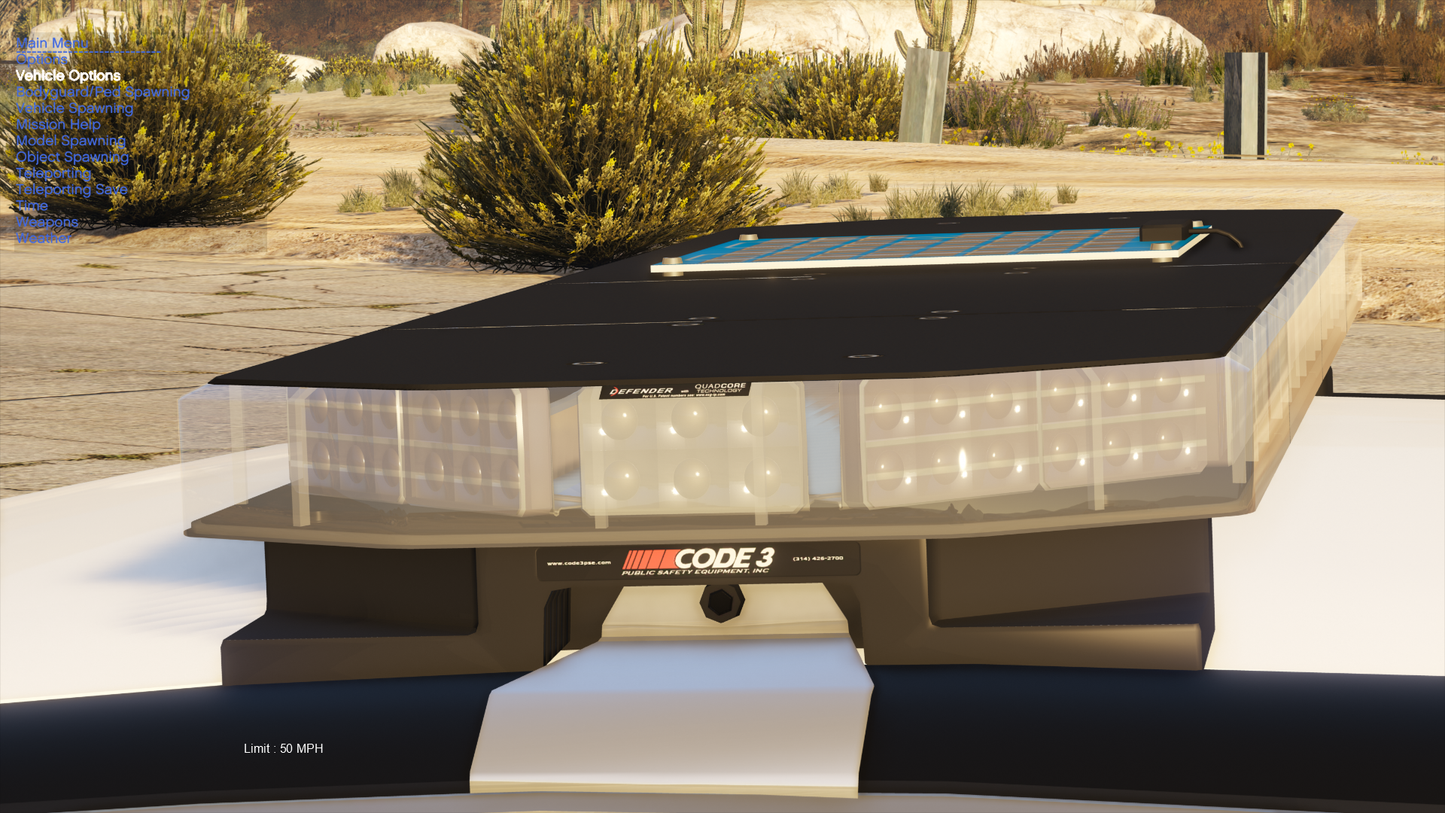This screenshot has height=813, width=1445.
Task: Open the Teleporting Save entry
Action: point(72,189)
